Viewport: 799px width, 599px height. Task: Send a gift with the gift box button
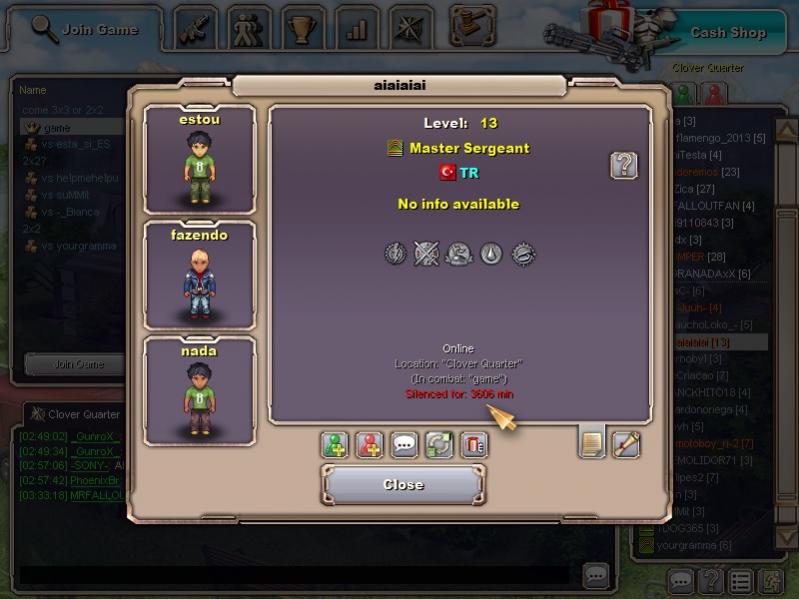[474, 445]
